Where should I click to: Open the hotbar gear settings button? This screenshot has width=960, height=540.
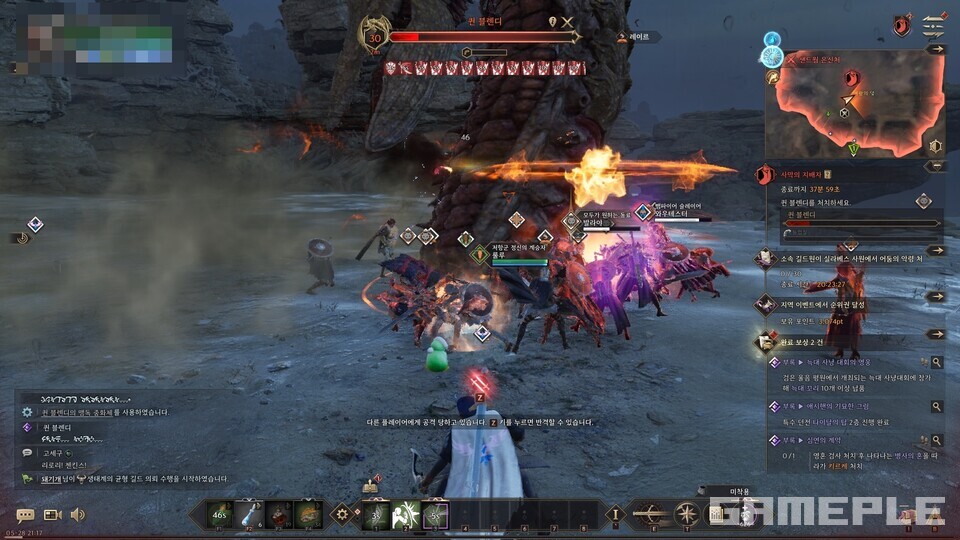(344, 514)
